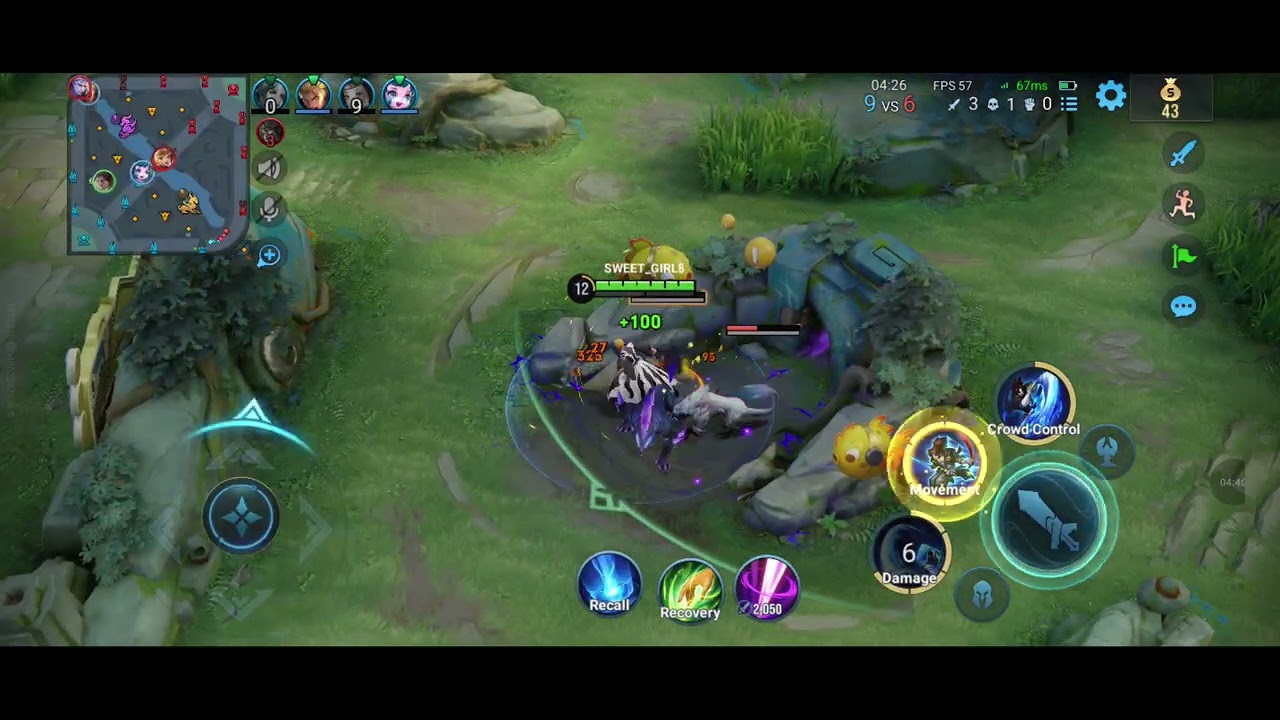Click the magnifier plus button below minimap
Viewport: 1280px width, 720px height.
pos(269,256)
